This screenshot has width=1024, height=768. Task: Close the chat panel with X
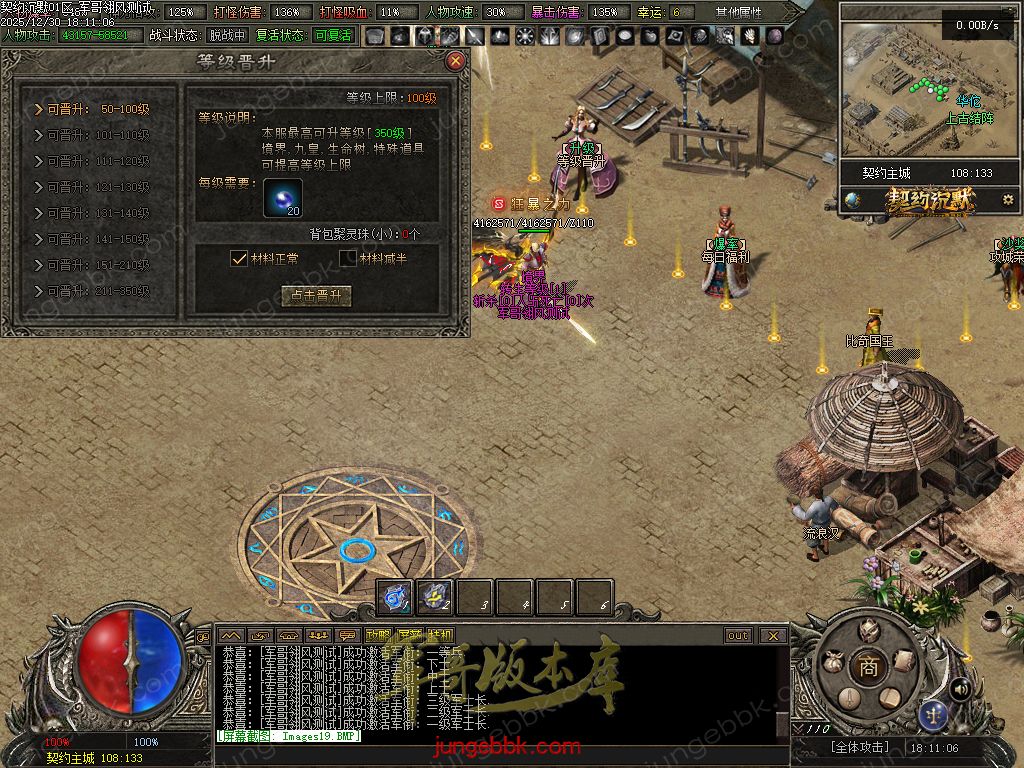773,635
